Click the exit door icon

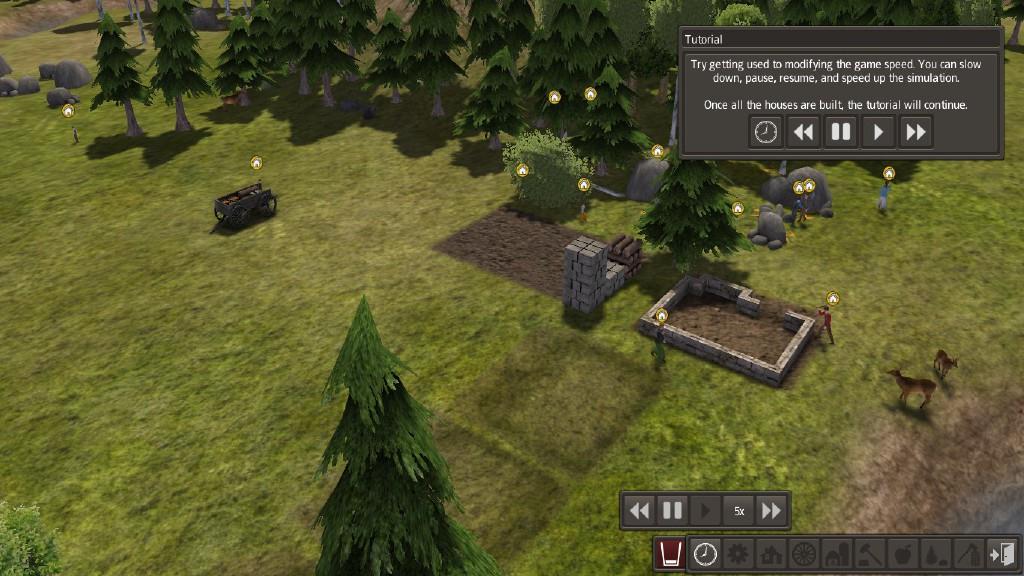pyautogui.click(x=1000, y=553)
